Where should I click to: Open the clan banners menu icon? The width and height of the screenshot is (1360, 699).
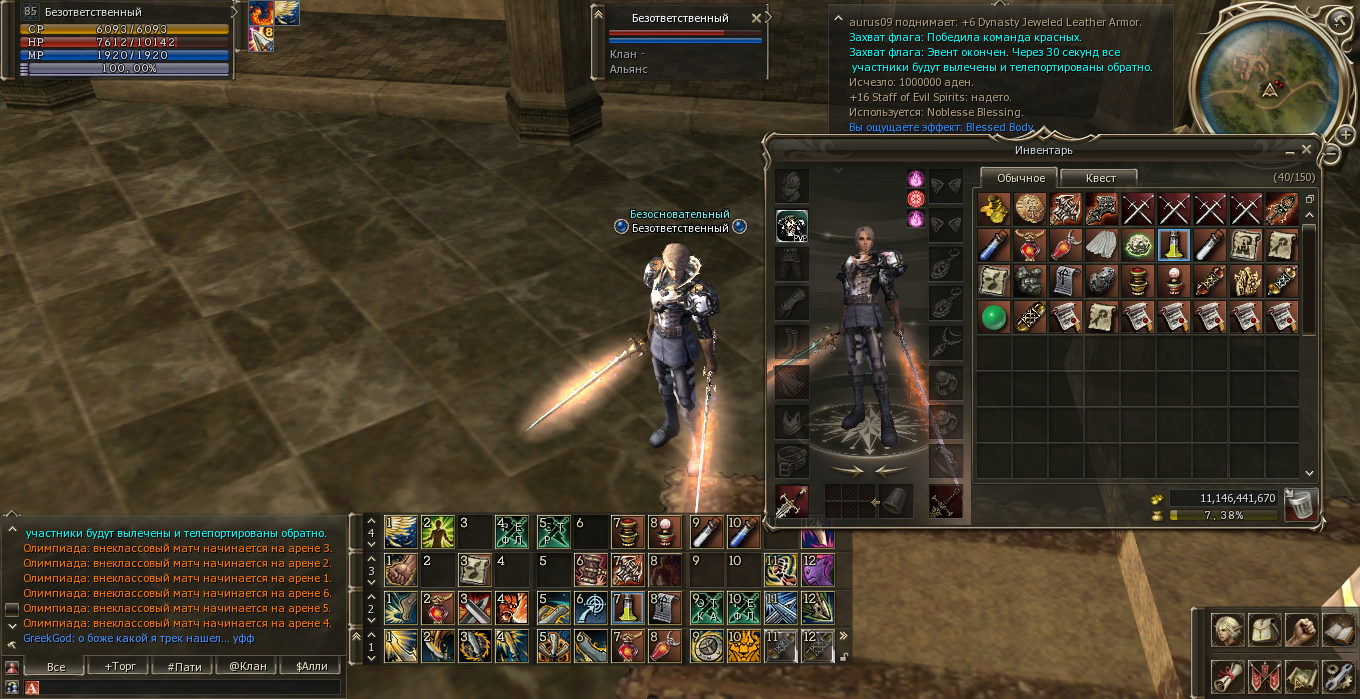(1264, 676)
